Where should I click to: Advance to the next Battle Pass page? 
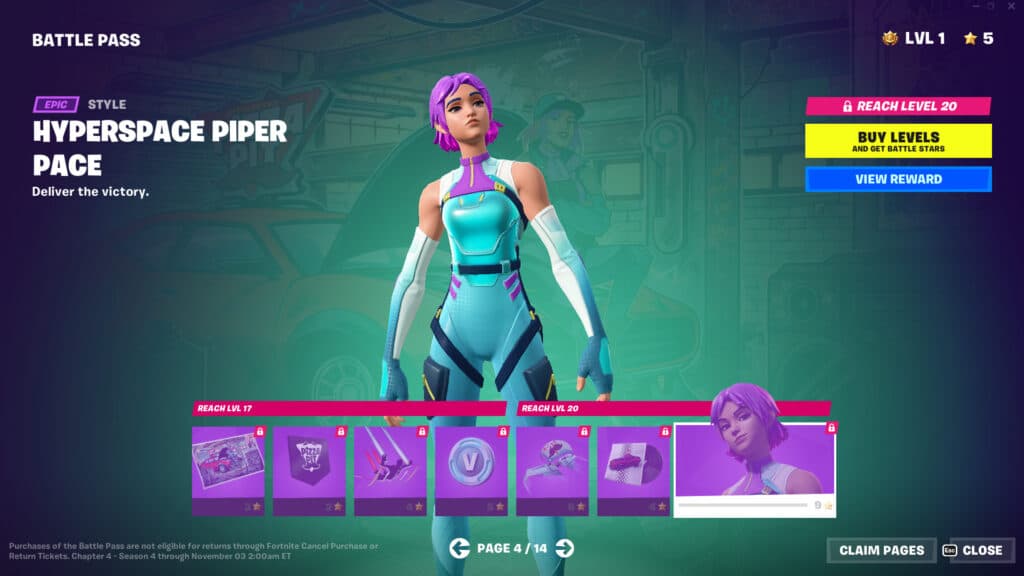click(565, 547)
